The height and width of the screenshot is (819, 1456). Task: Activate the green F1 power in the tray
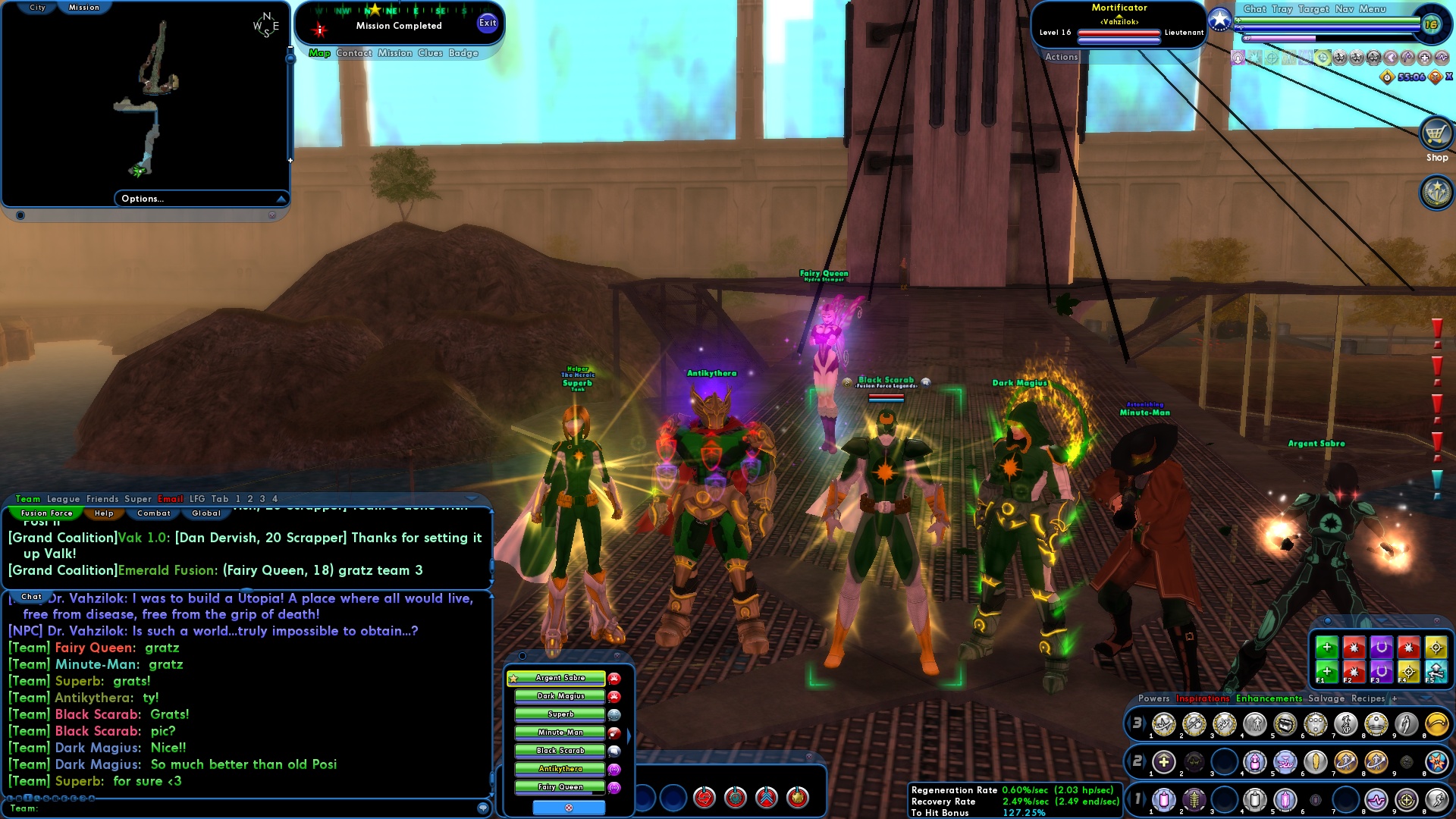tap(1327, 673)
